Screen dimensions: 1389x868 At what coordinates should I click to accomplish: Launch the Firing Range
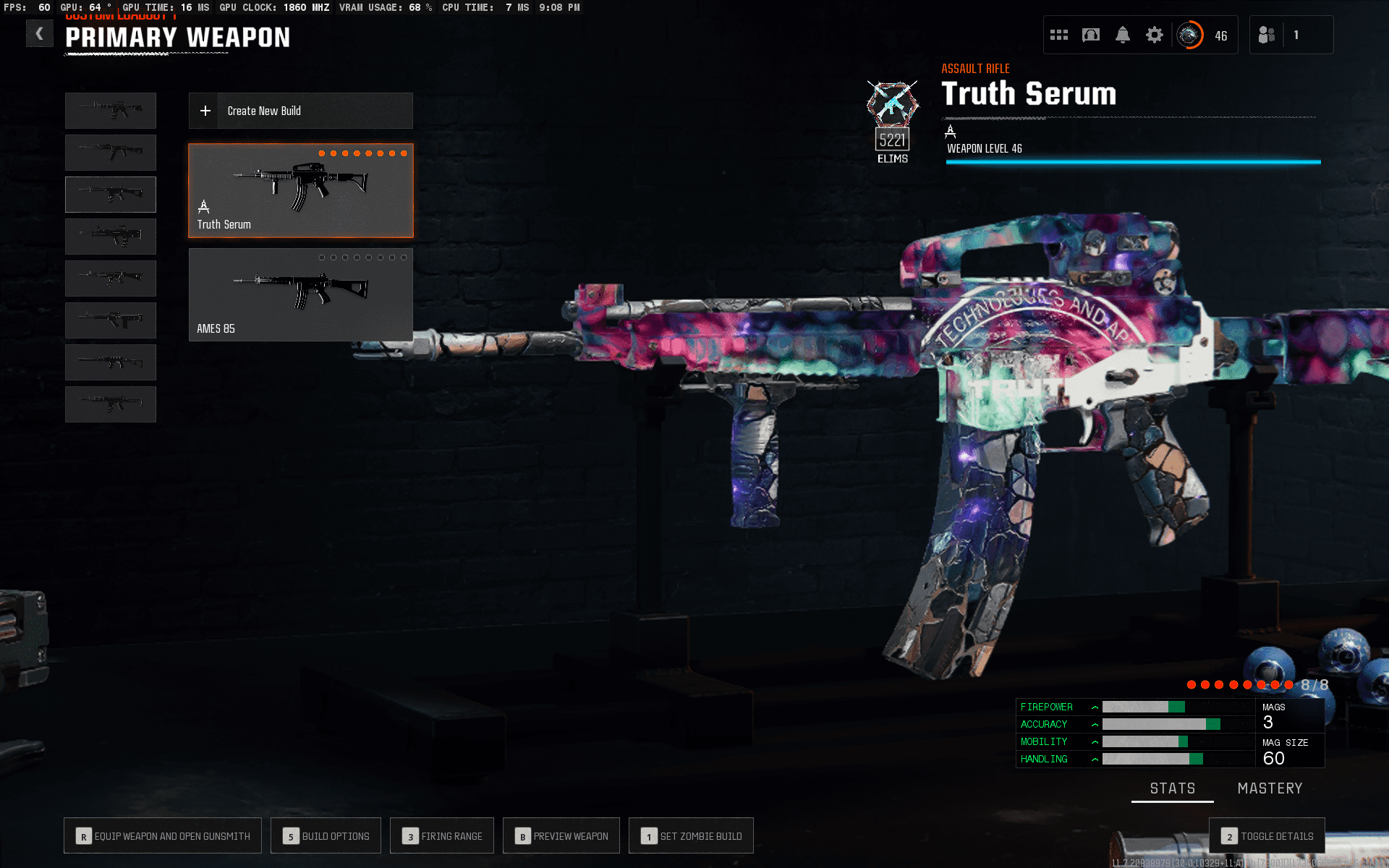tap(442, 836)
